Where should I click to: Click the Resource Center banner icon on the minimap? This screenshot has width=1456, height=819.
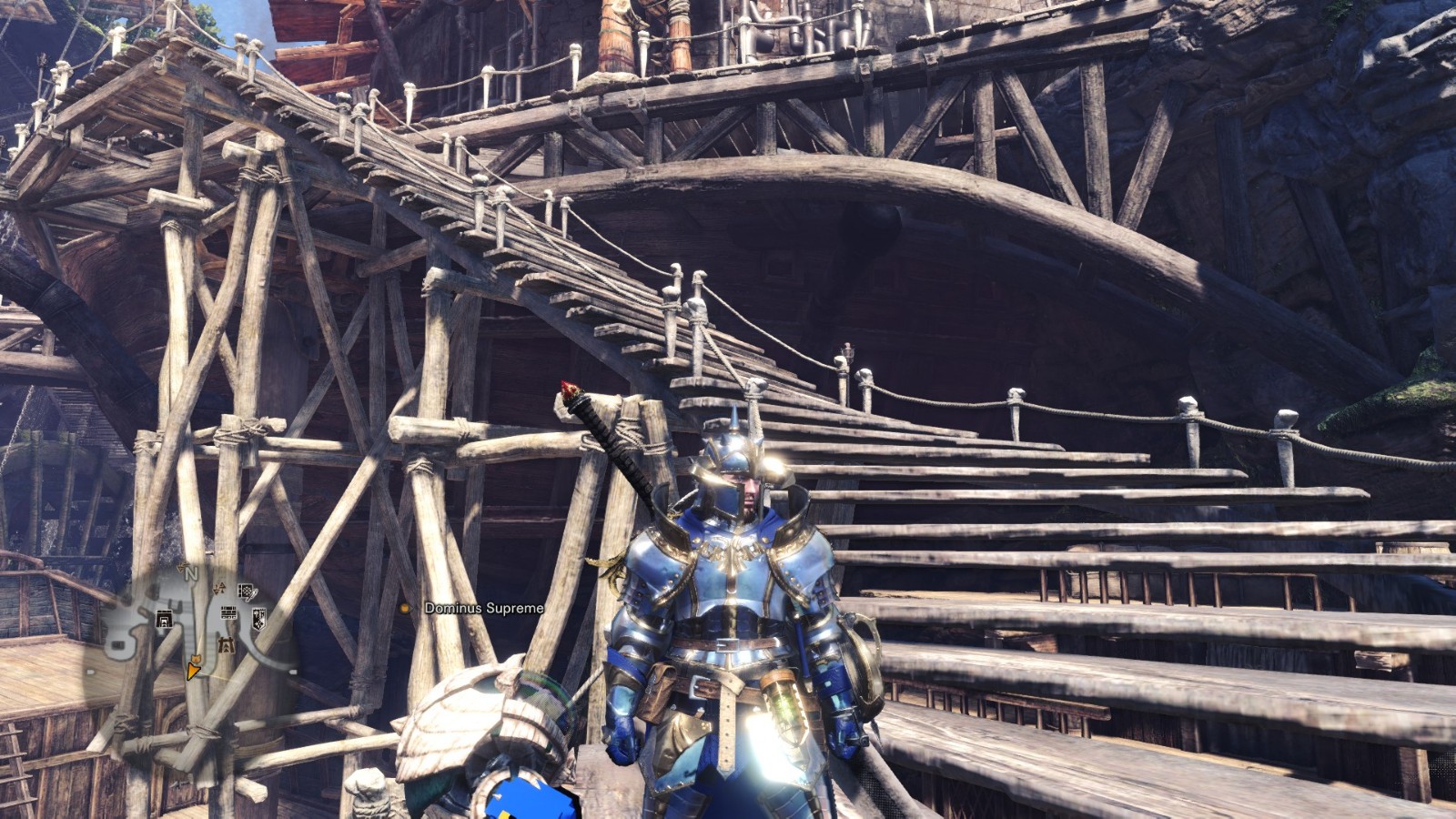259,619
